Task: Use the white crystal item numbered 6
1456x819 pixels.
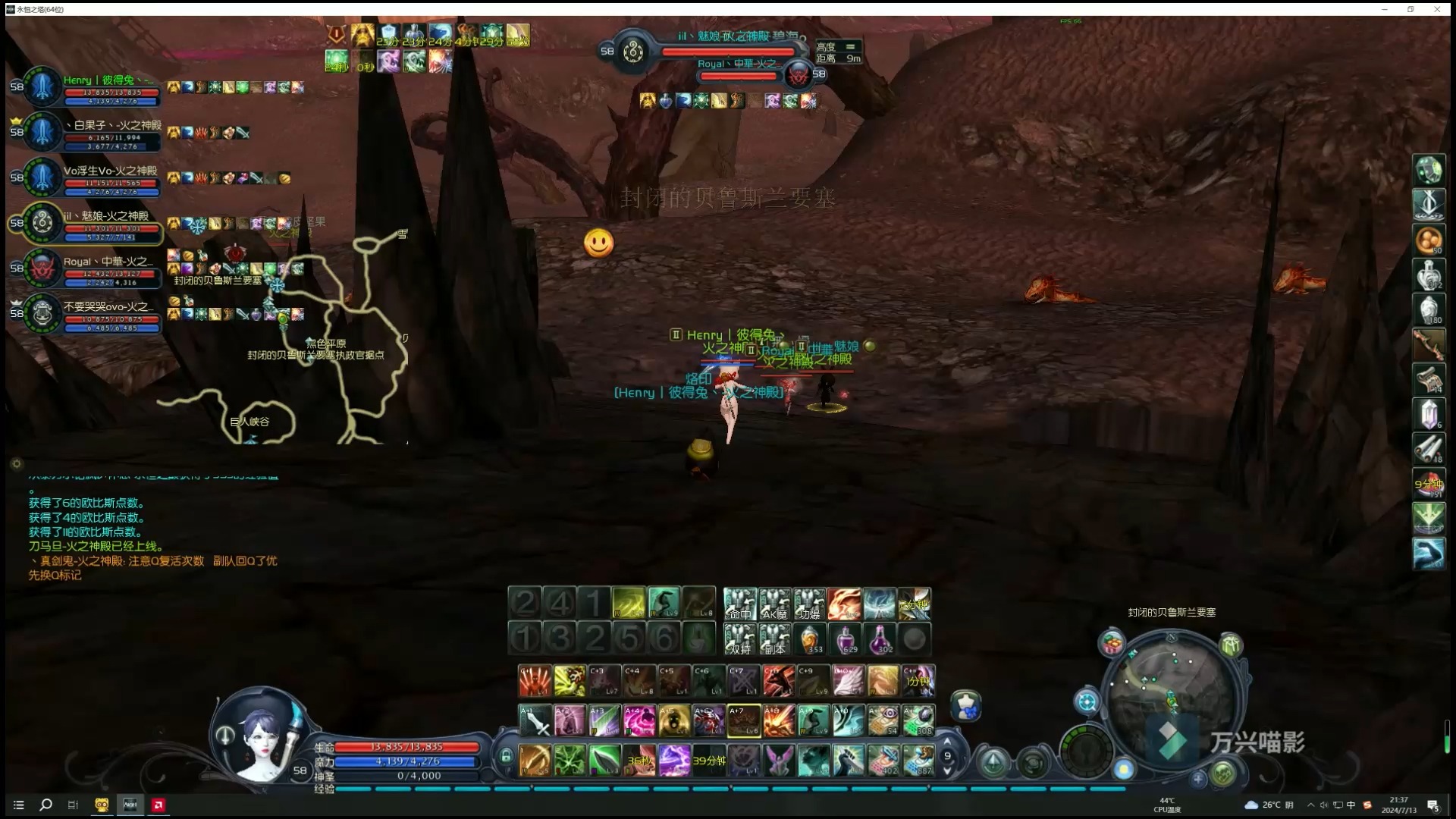Action: coord(1429,415)
